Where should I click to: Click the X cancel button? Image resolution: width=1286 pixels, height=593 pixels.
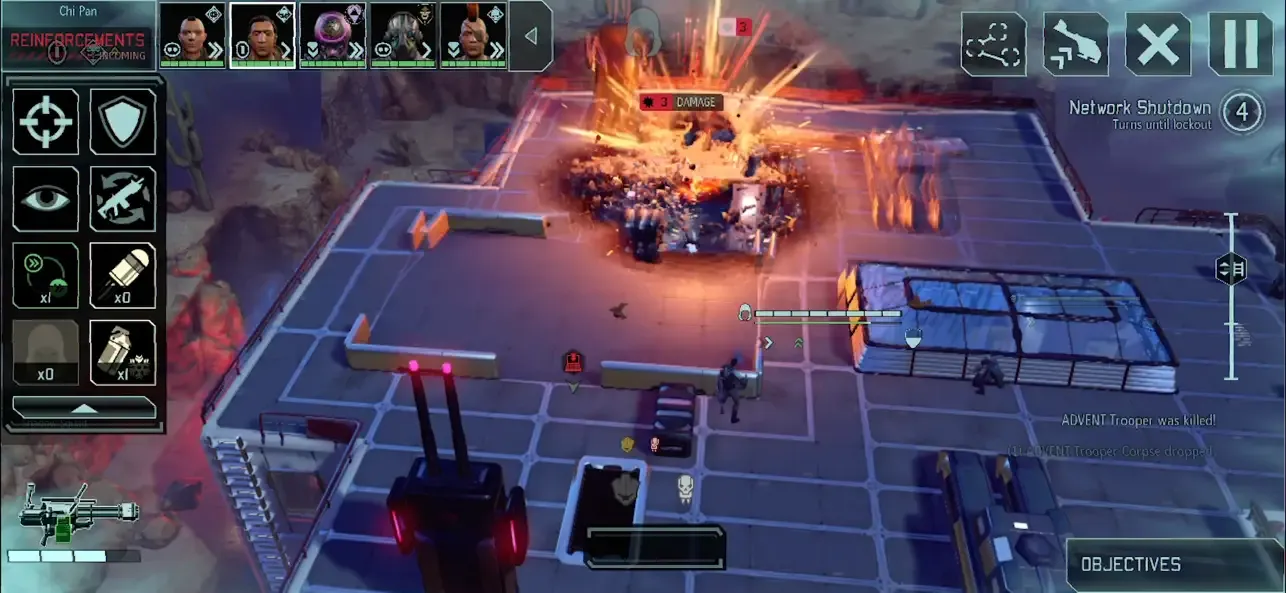pos(1158,44)
